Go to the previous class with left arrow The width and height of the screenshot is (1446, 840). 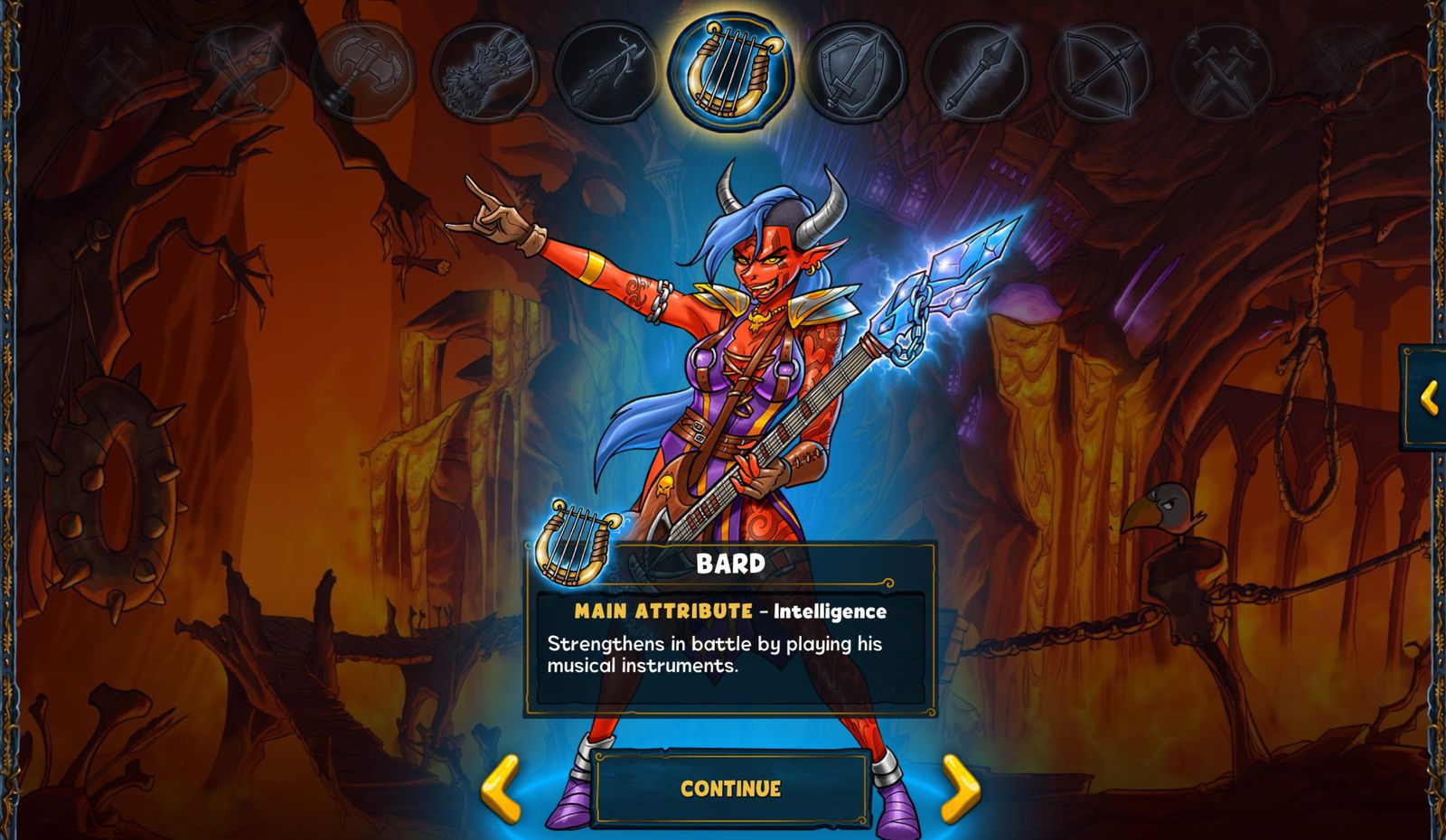(x=501, y=789)
